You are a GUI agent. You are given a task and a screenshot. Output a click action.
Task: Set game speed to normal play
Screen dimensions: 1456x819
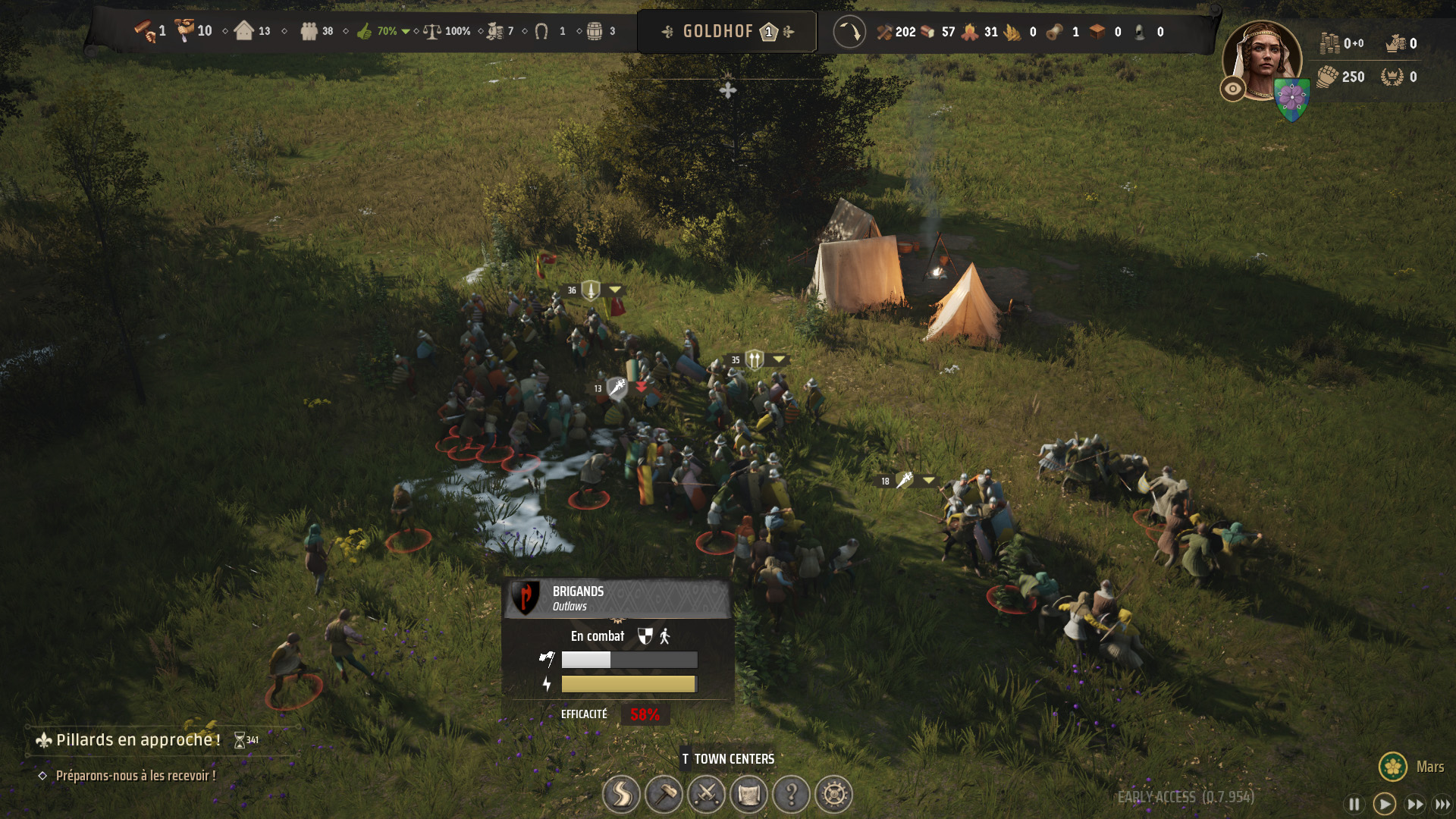tap(1384, 804)
